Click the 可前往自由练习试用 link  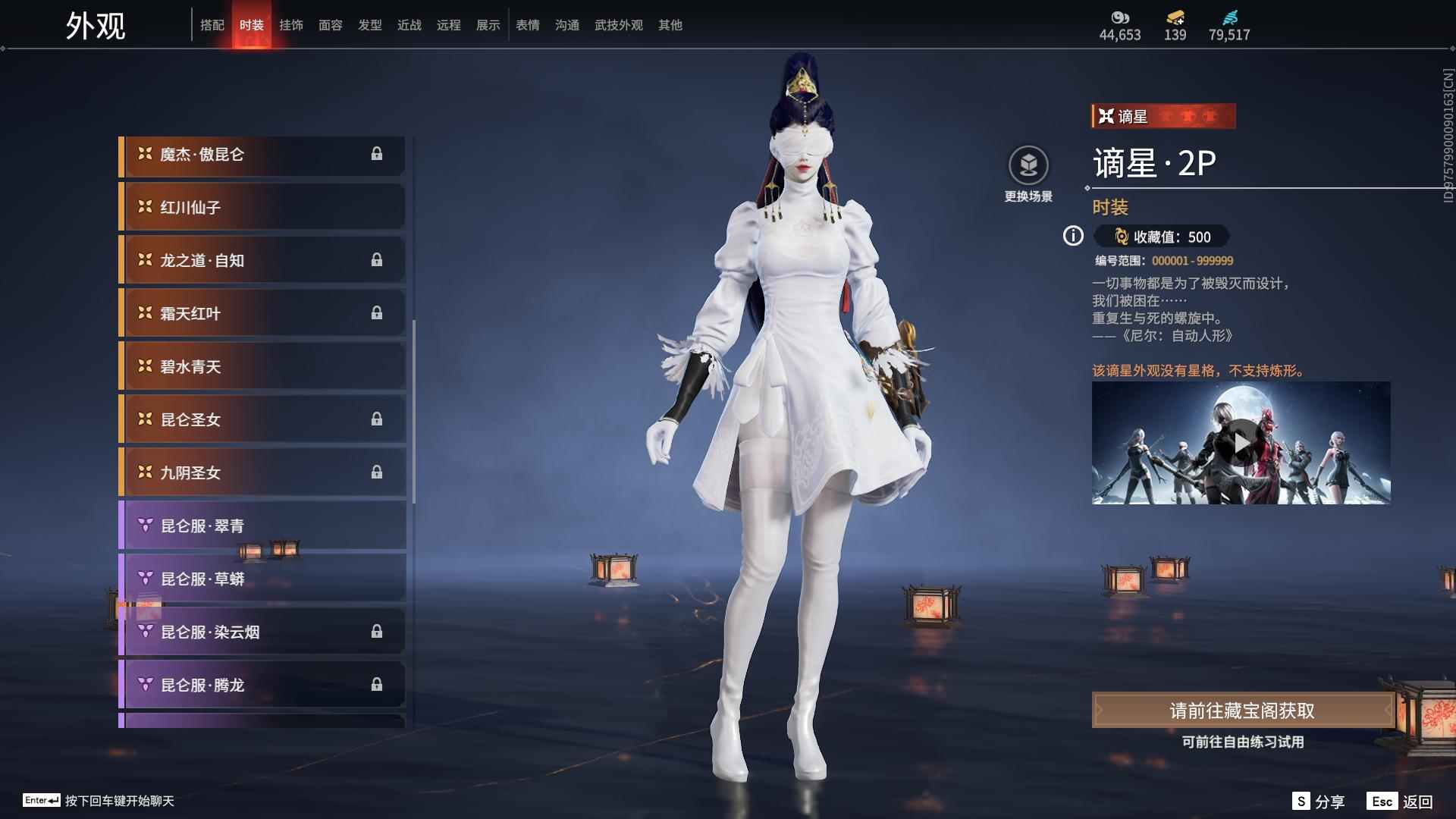pyautogui.click(x=1244, y=743)
